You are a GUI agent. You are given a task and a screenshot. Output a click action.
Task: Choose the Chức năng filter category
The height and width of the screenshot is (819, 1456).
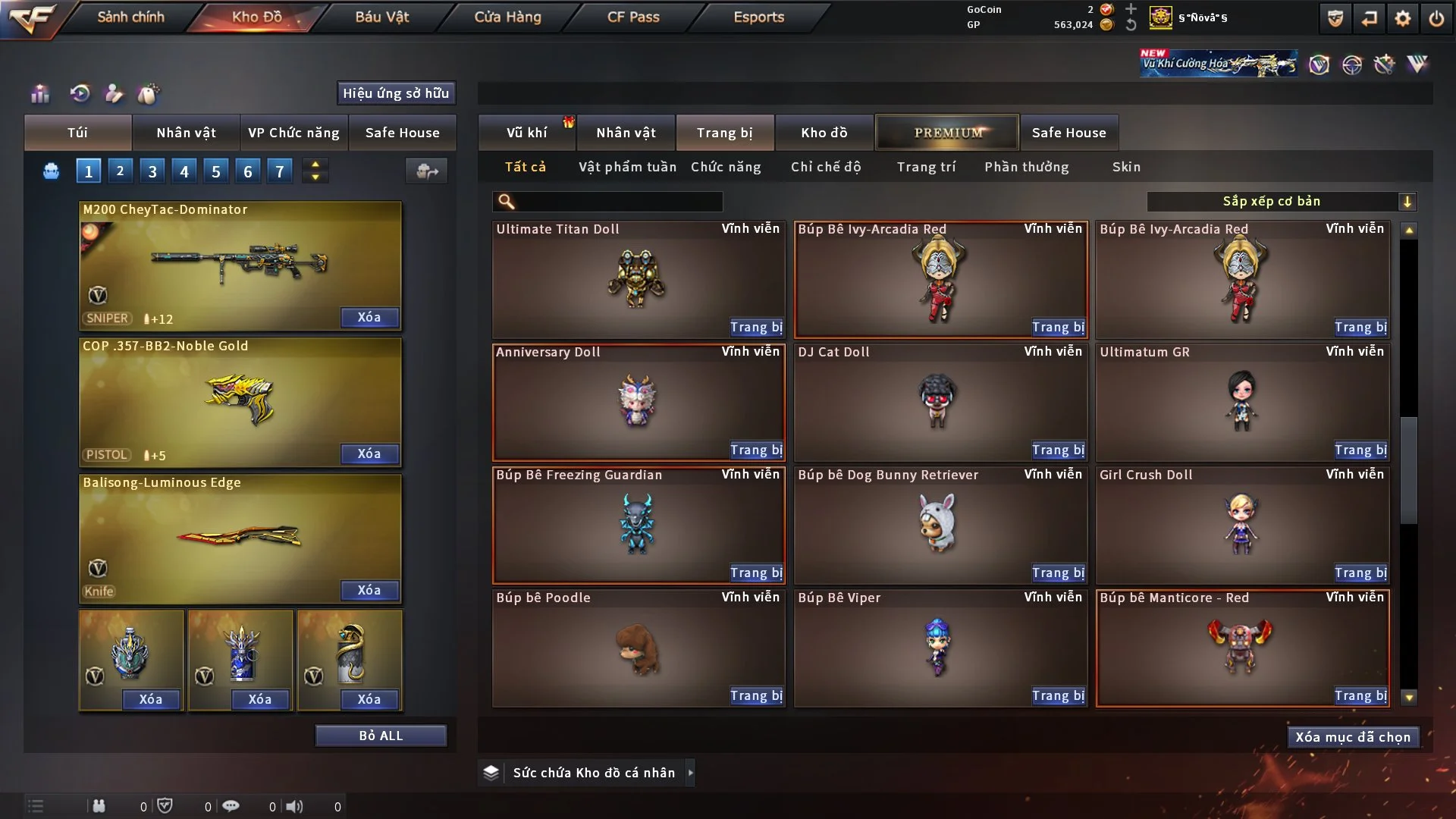[x=726, y=167]
